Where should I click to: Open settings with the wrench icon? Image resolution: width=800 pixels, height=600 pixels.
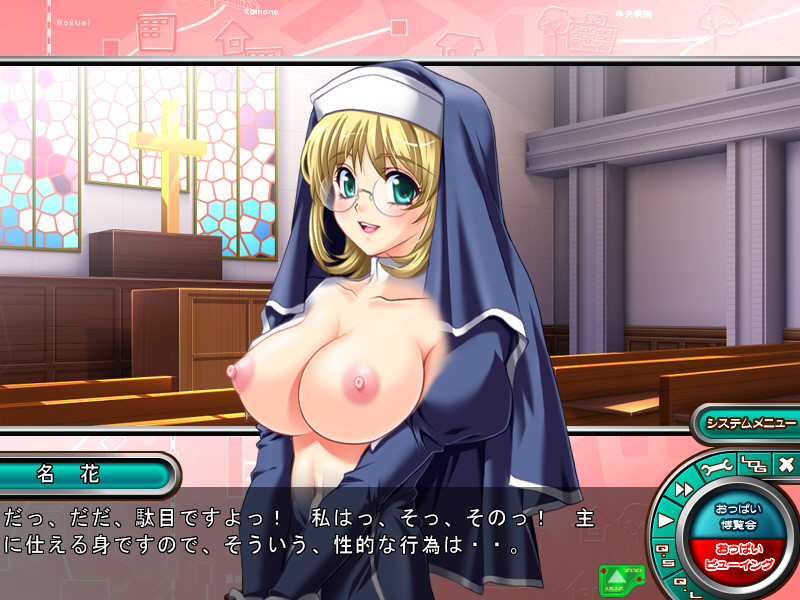pyautogui.click(x=718, y=466)
